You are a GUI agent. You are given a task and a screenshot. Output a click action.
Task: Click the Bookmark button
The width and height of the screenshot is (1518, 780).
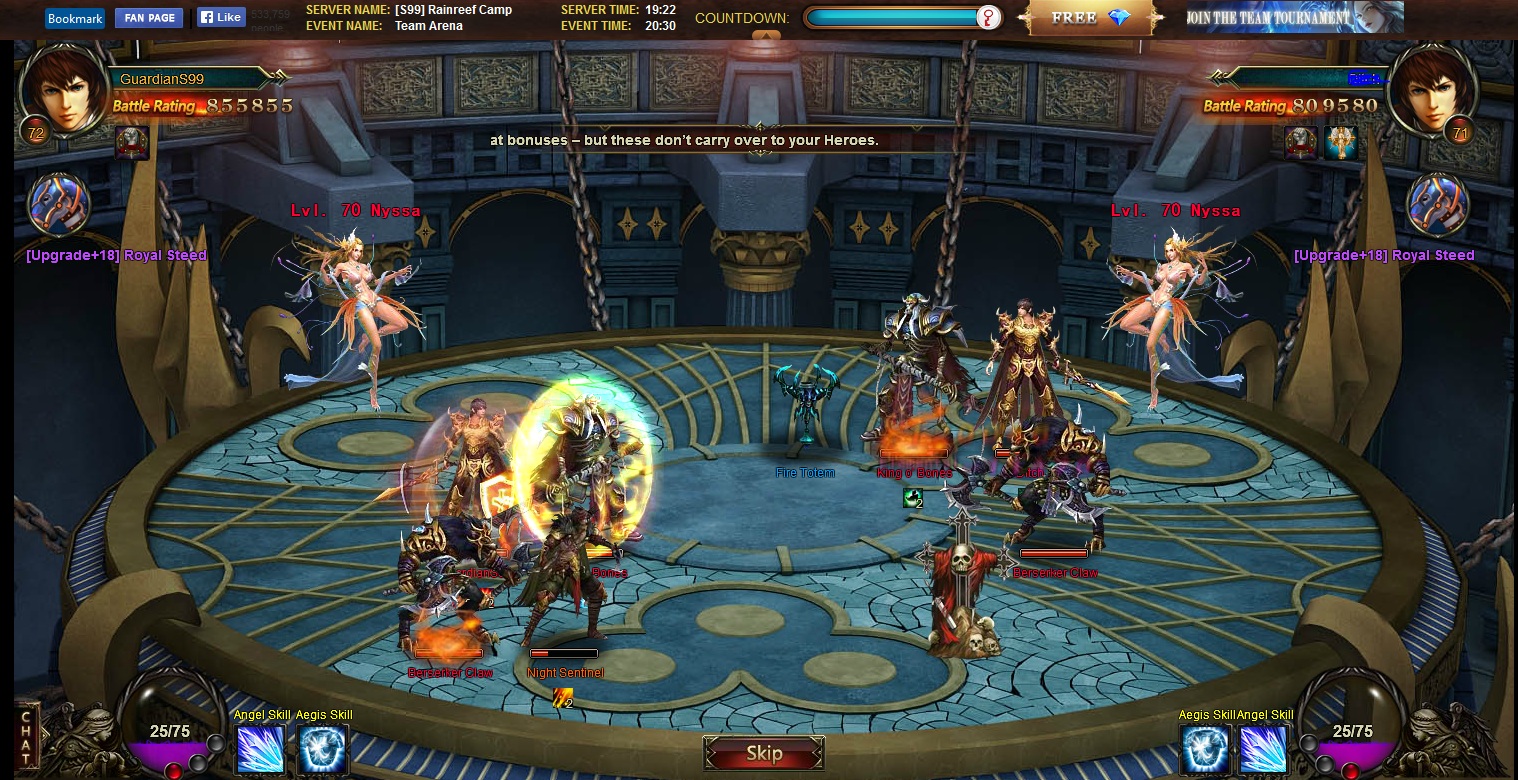pos(75,18)
